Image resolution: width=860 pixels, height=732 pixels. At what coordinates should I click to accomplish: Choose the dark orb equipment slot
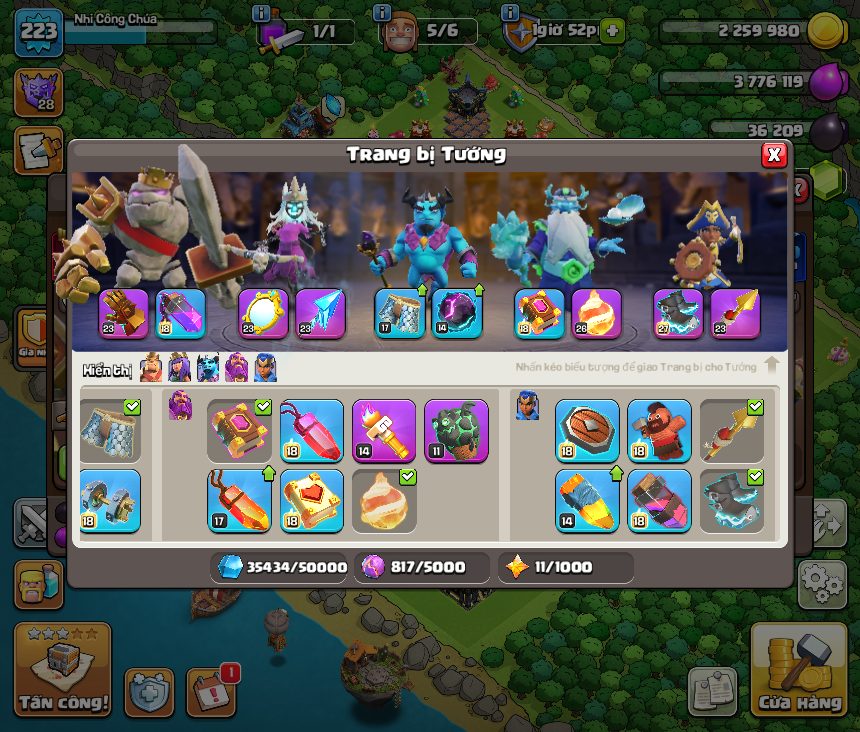pyautogui.click(x=456, y=313)
